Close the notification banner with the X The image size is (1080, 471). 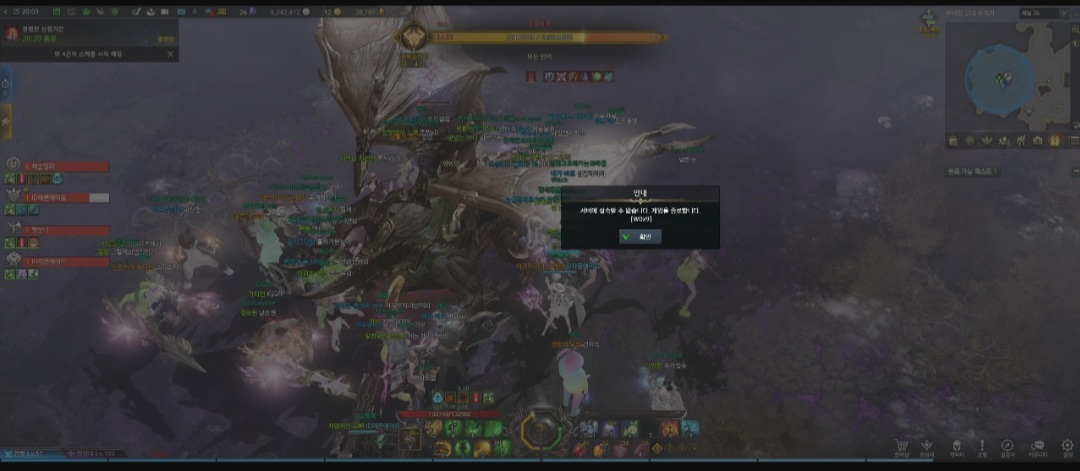click(x=170, y=54)
